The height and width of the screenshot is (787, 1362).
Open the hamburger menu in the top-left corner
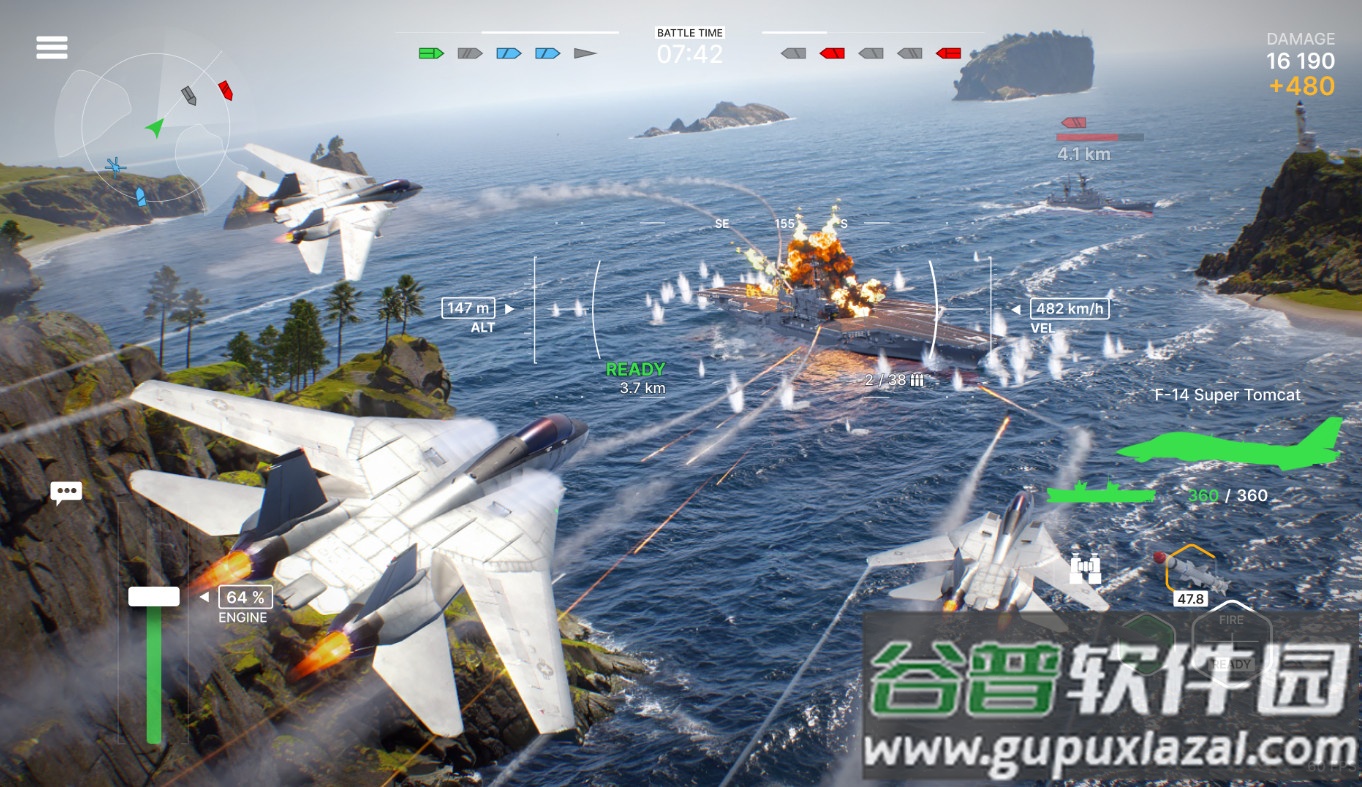pyautogui.click(x=51, y=47)
